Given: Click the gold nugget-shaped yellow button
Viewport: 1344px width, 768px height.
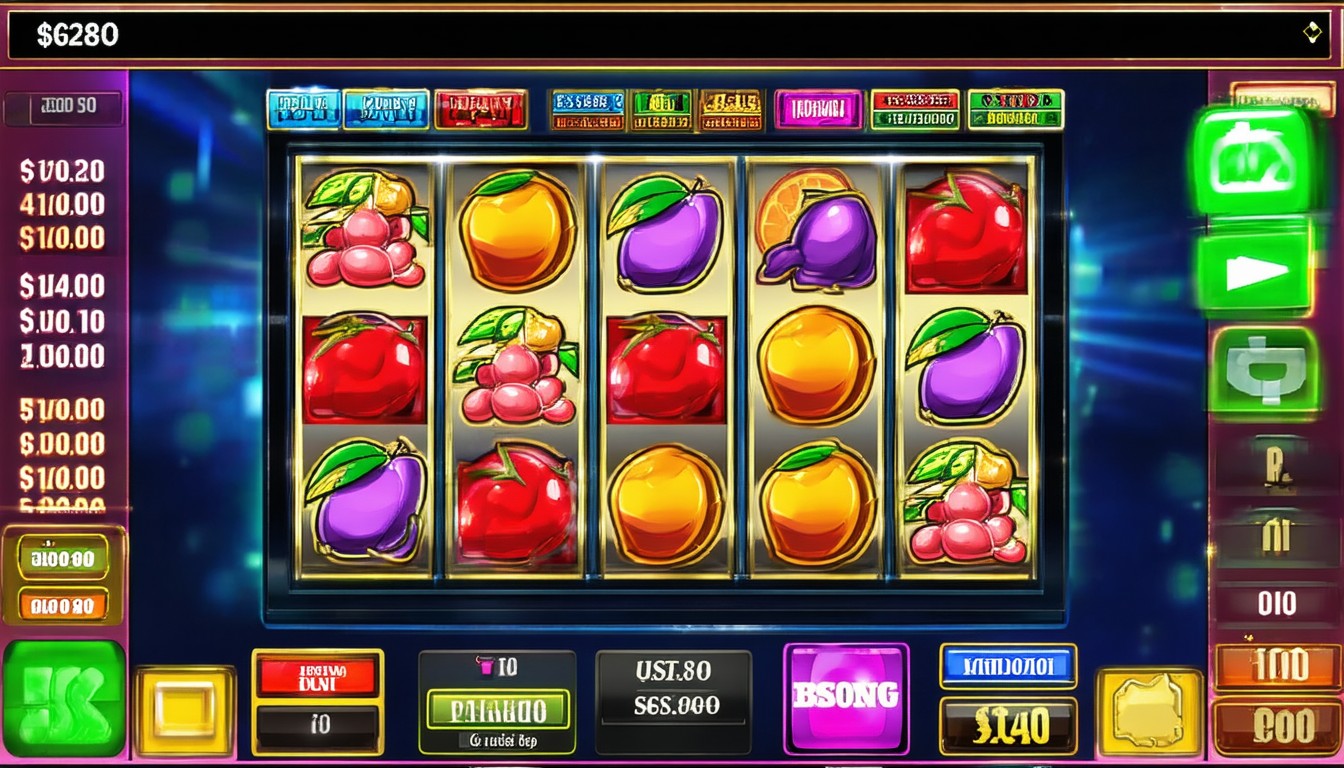Looking at the screenshot, I should pyautogui.click(x=1149, y=711).
